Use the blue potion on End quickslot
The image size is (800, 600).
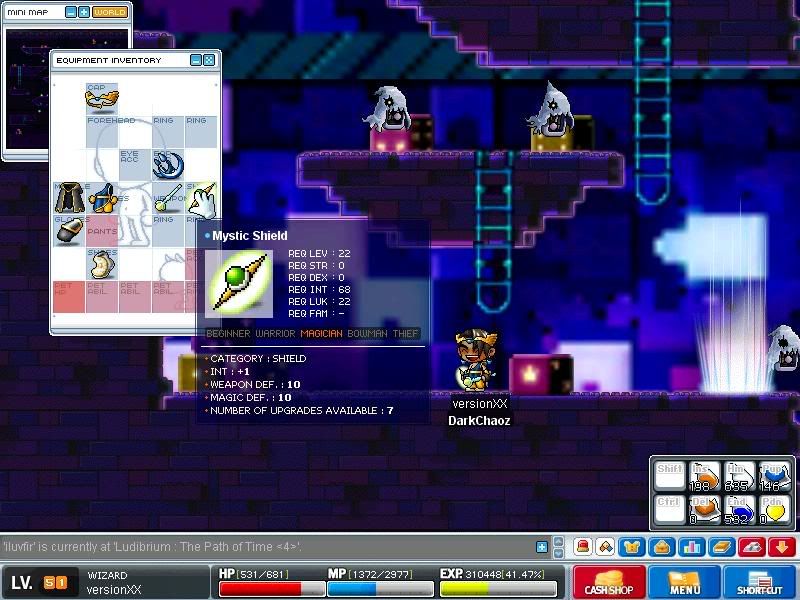click(740, 510)
